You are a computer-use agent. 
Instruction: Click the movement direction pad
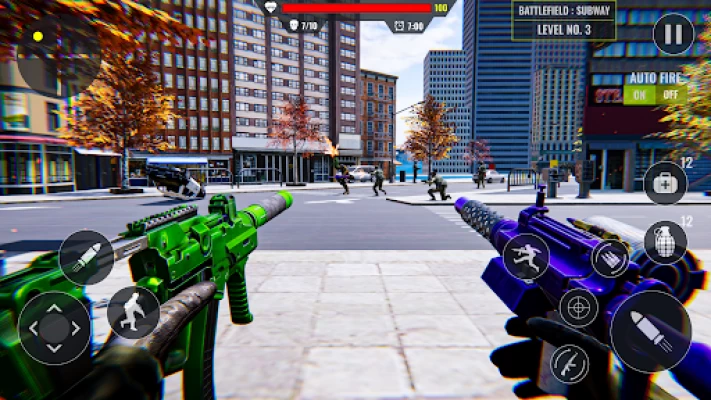54,327
